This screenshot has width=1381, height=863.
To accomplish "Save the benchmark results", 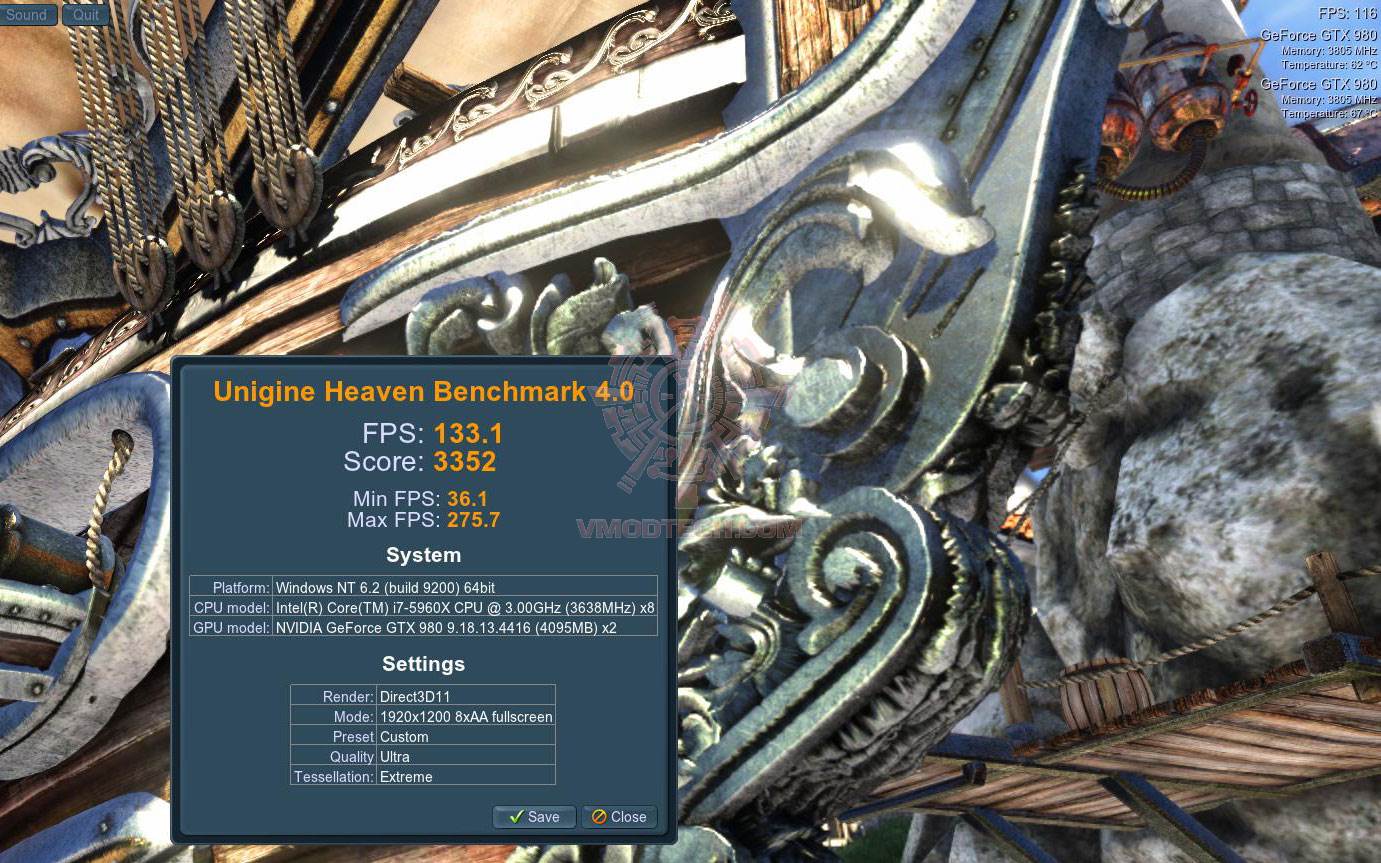I will pyautogui.click(x=534, y=817).
